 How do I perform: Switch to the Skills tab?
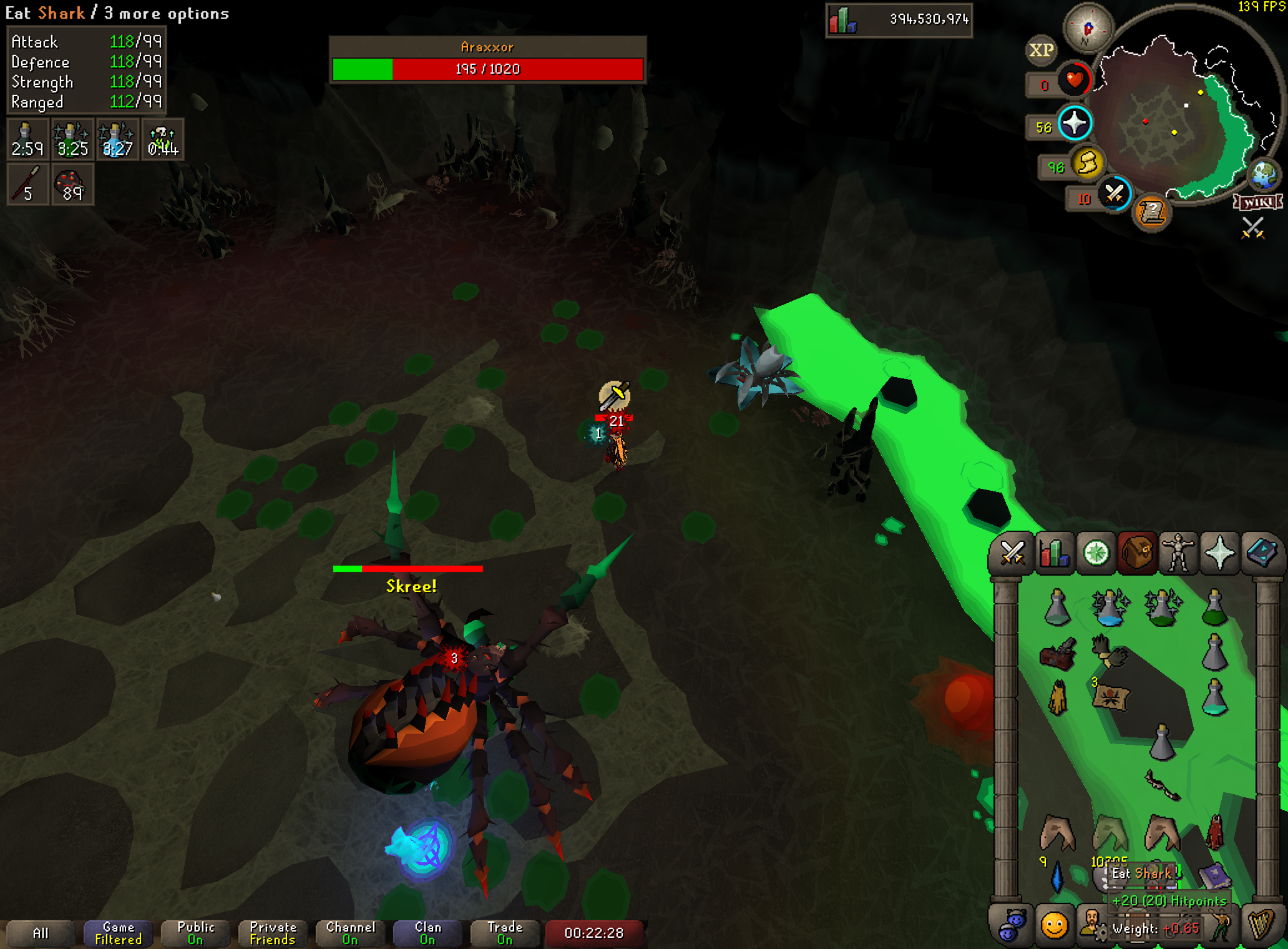click(1053, 553)
